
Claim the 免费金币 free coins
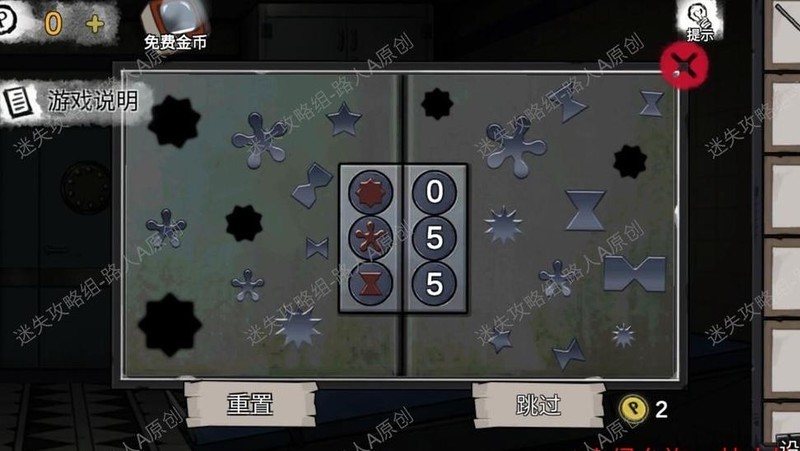(168, 26)
